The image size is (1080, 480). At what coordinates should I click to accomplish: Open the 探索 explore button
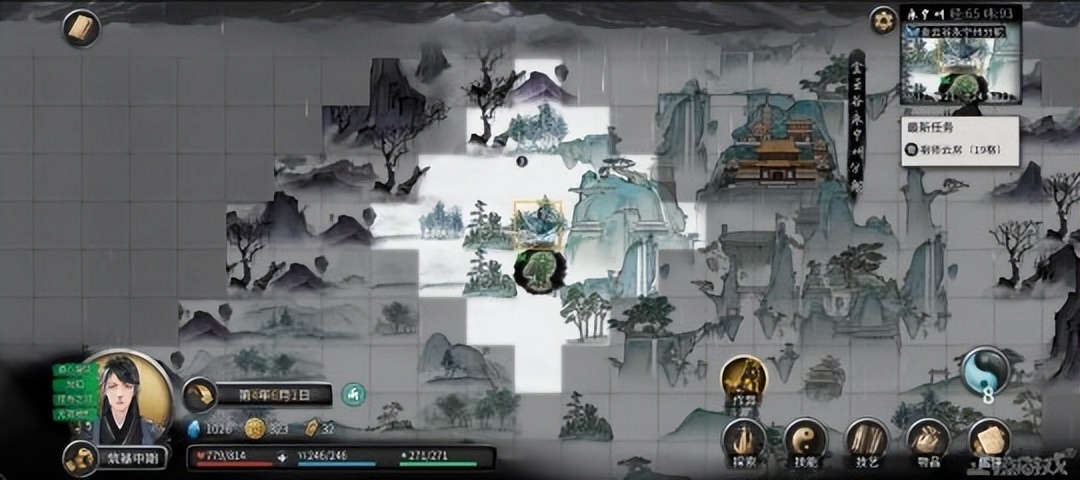point(744,440)
